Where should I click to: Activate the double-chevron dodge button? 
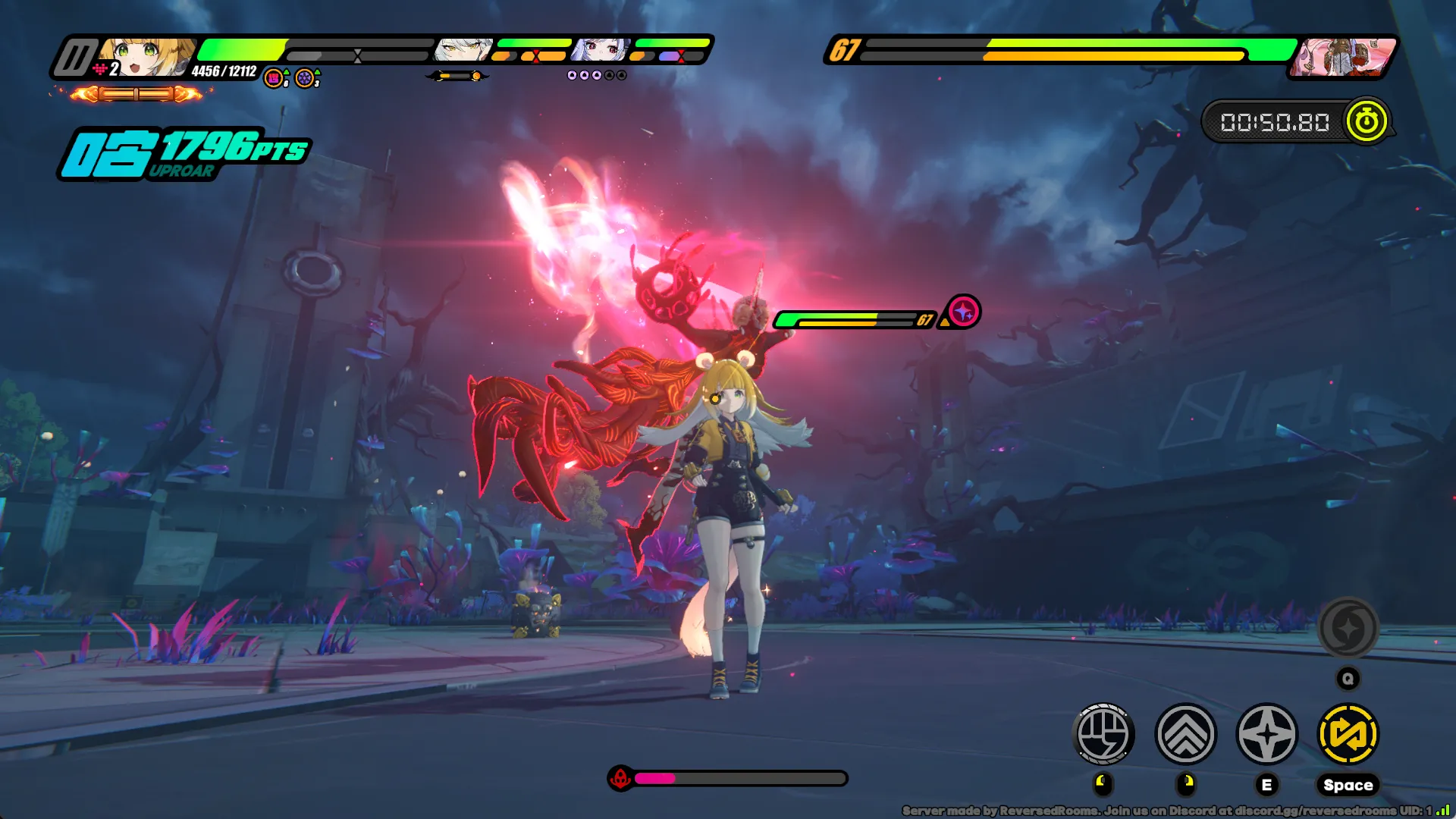(x=1185, y=734)
